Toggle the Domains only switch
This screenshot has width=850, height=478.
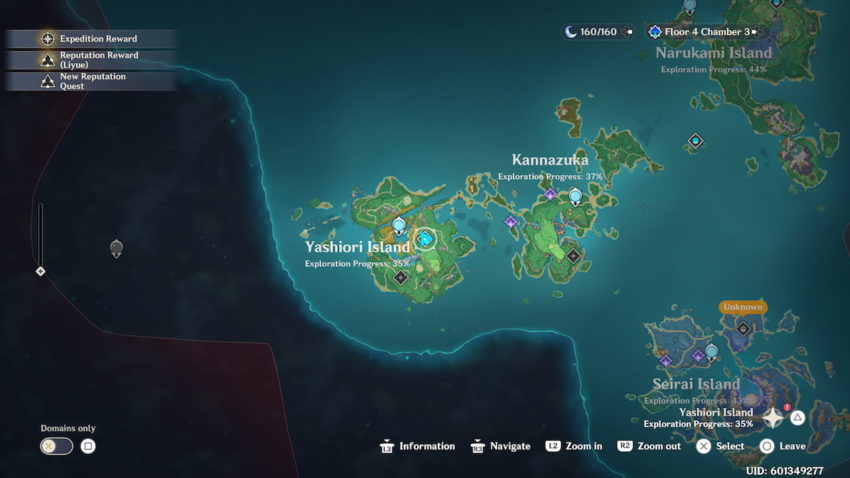pos(56,446)
